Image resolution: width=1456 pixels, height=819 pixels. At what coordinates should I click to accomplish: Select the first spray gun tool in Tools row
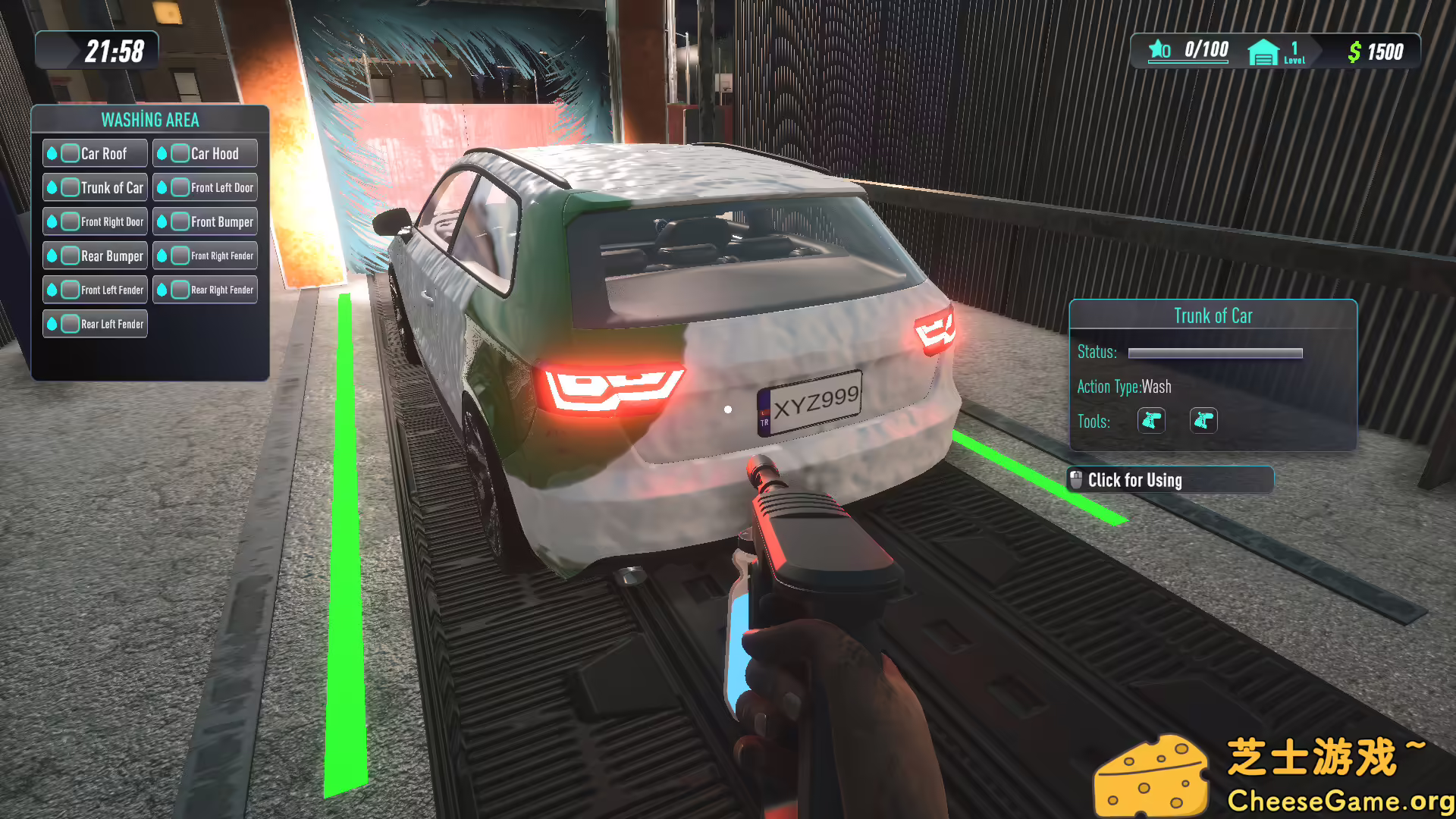click(x=1150, y=421)
